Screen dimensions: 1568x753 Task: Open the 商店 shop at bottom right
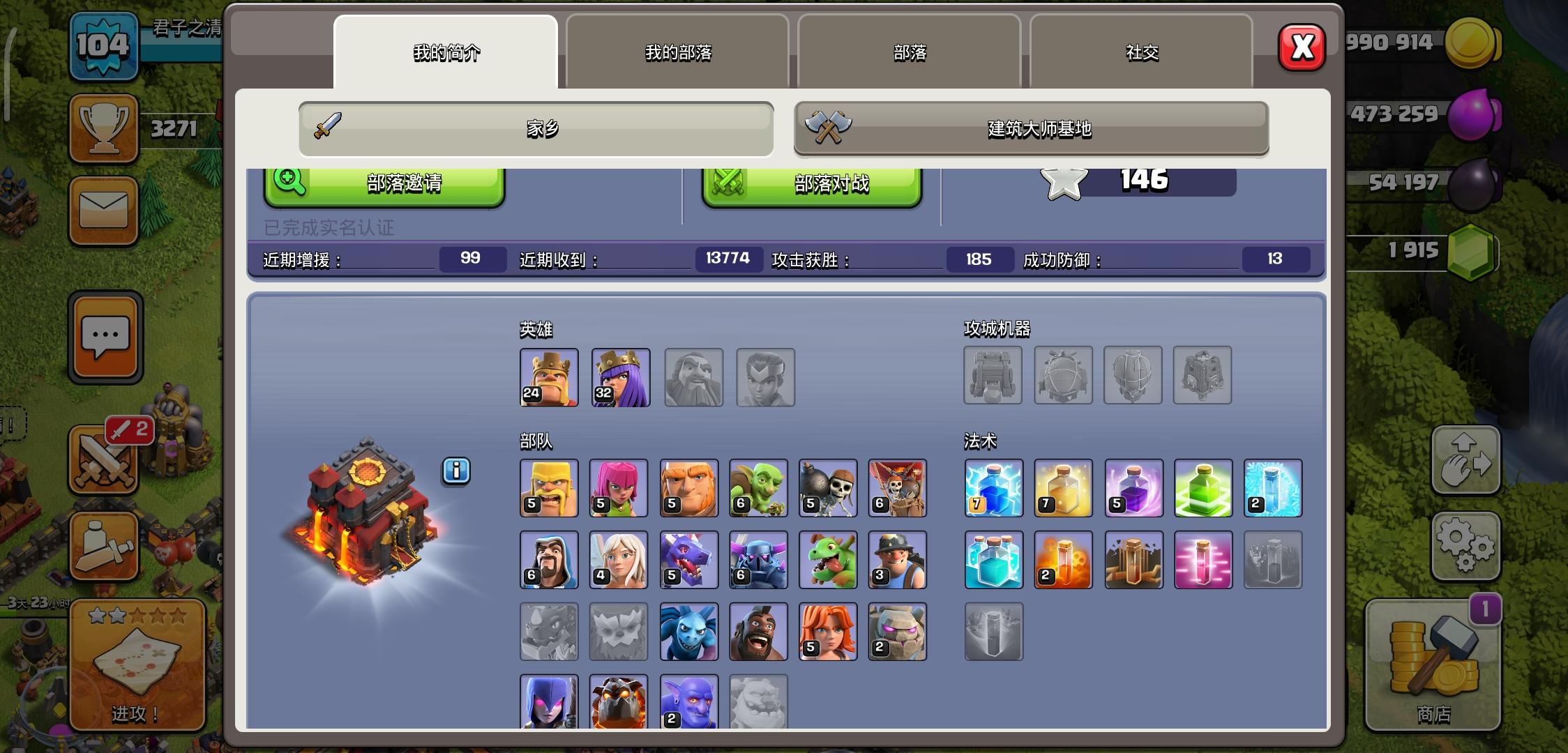[x=1431, y=666]
